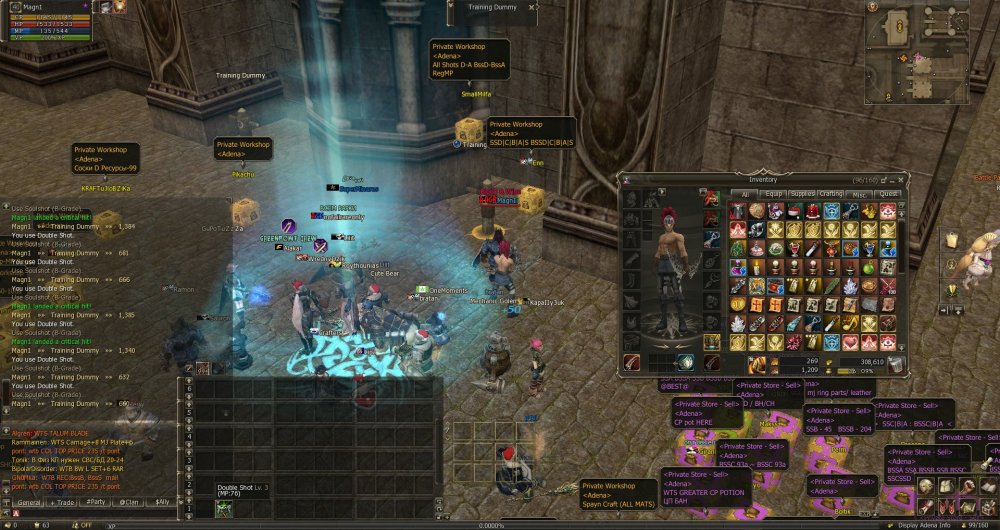The height and width of the screenshot is (530, 1000).
Task: Toggle Display Adena Info
Action: 923,525
